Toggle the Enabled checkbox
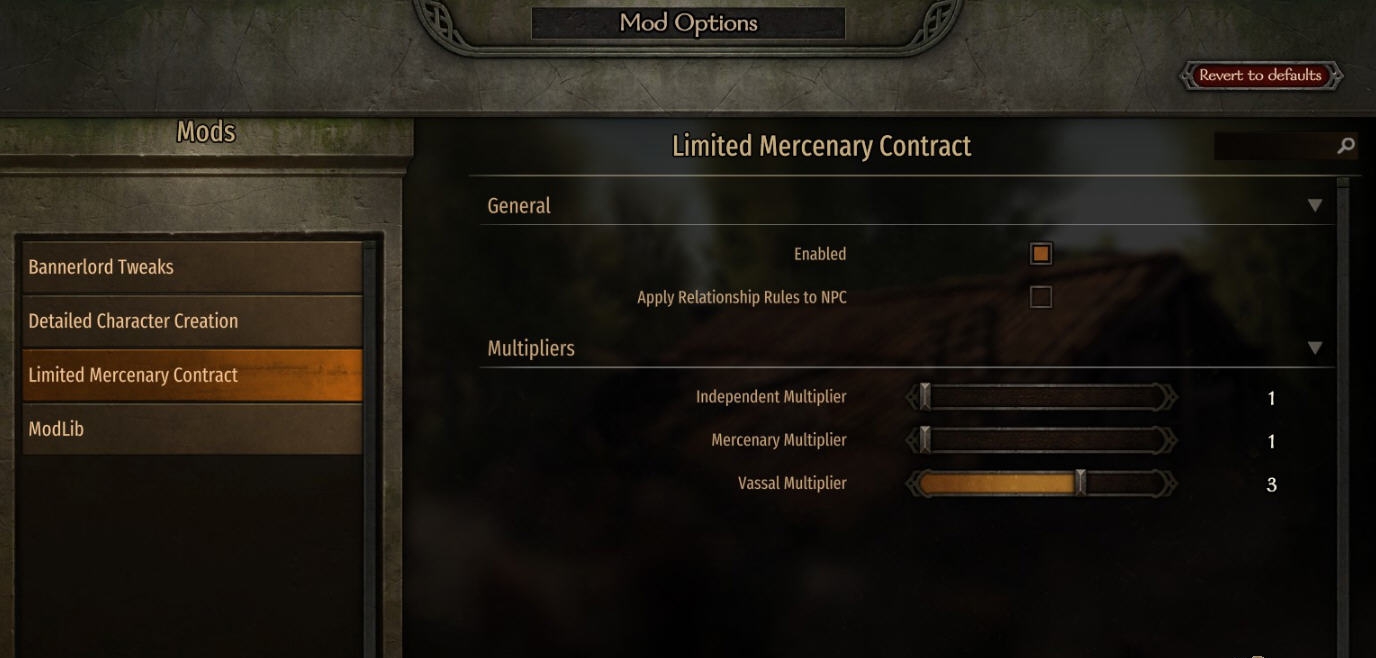This screenshot has width=1376, height=658. point(1041,254)
